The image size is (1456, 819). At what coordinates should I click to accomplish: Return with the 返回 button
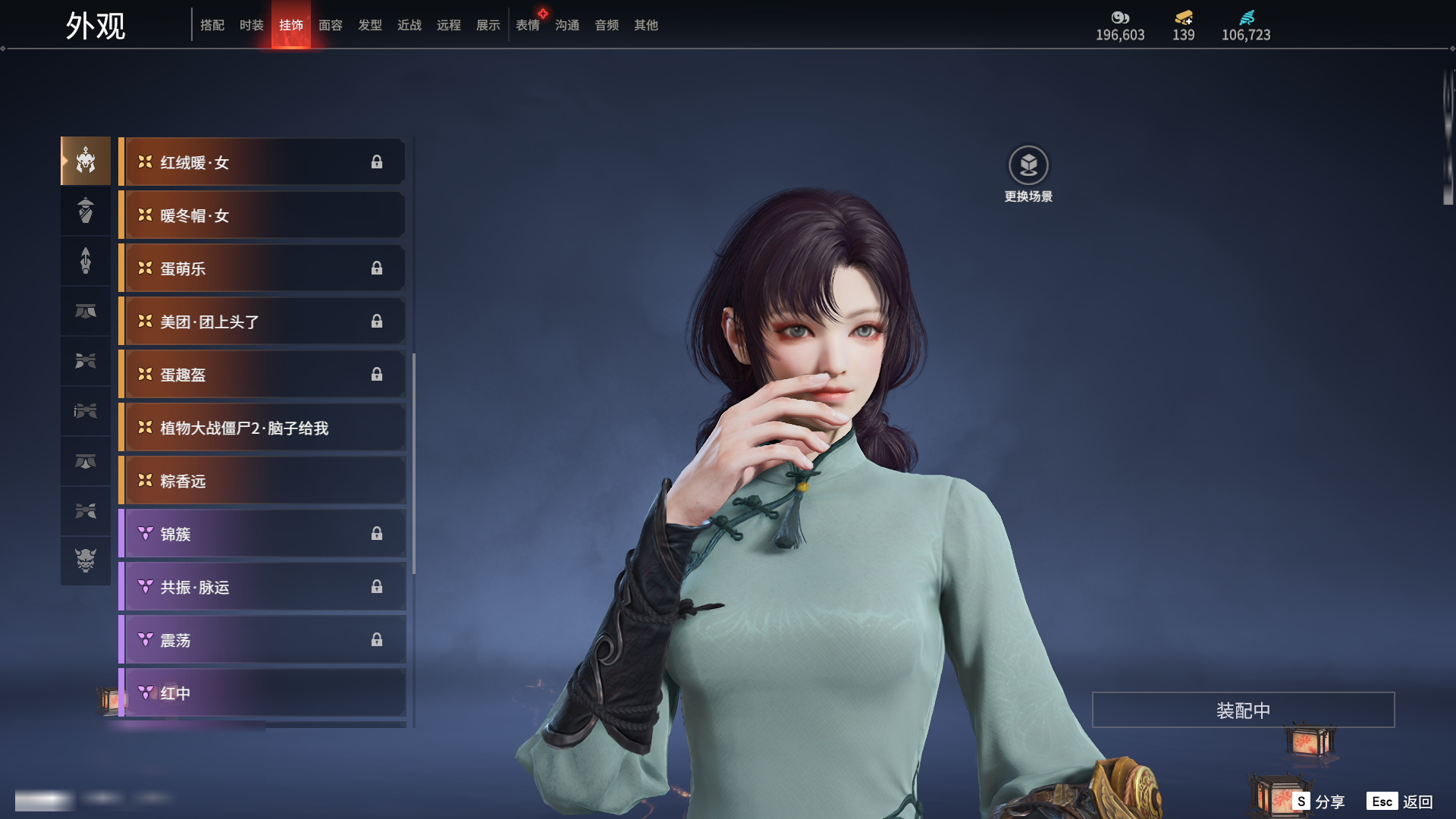coord(1401,802)
